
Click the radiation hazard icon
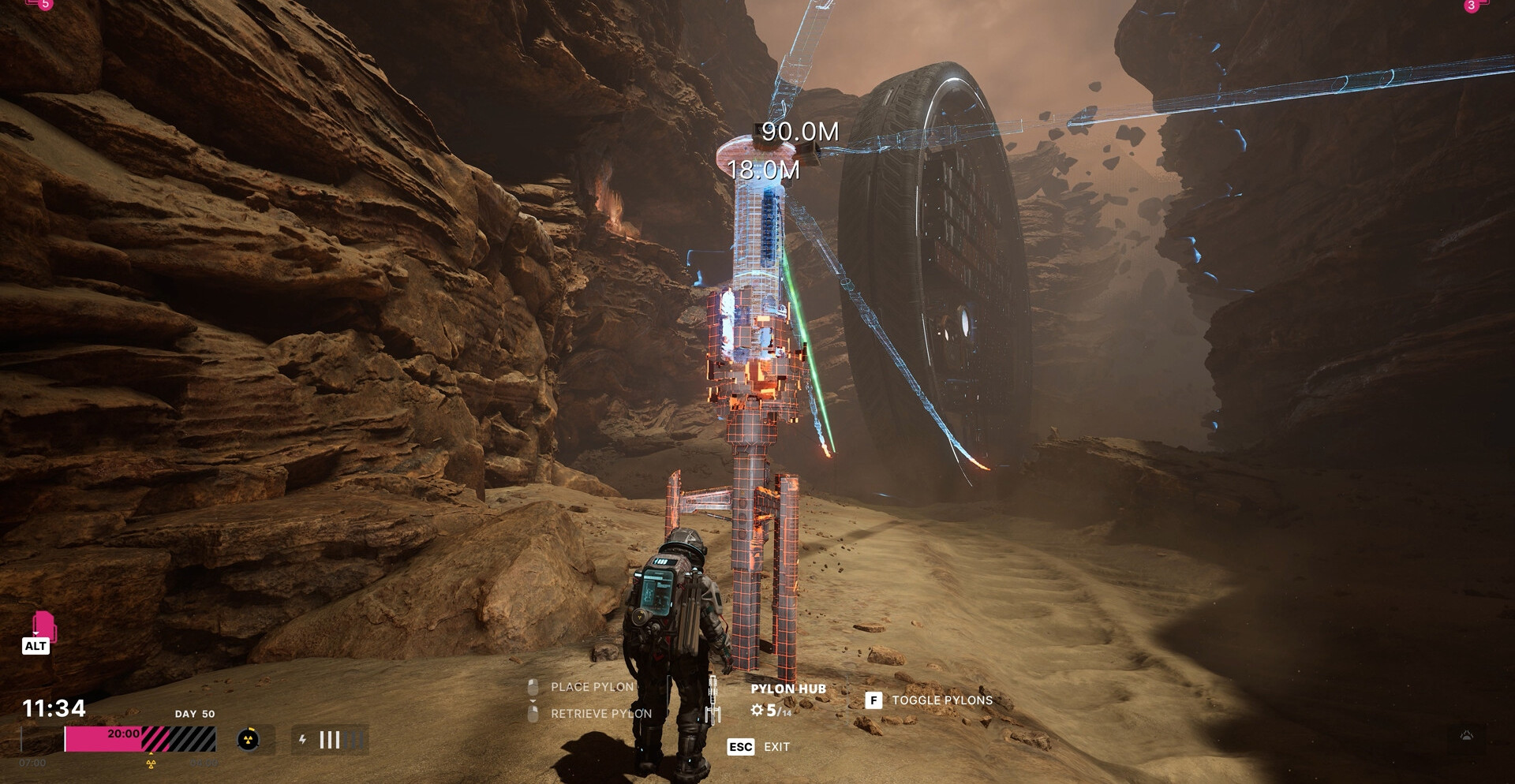point(248,740)
